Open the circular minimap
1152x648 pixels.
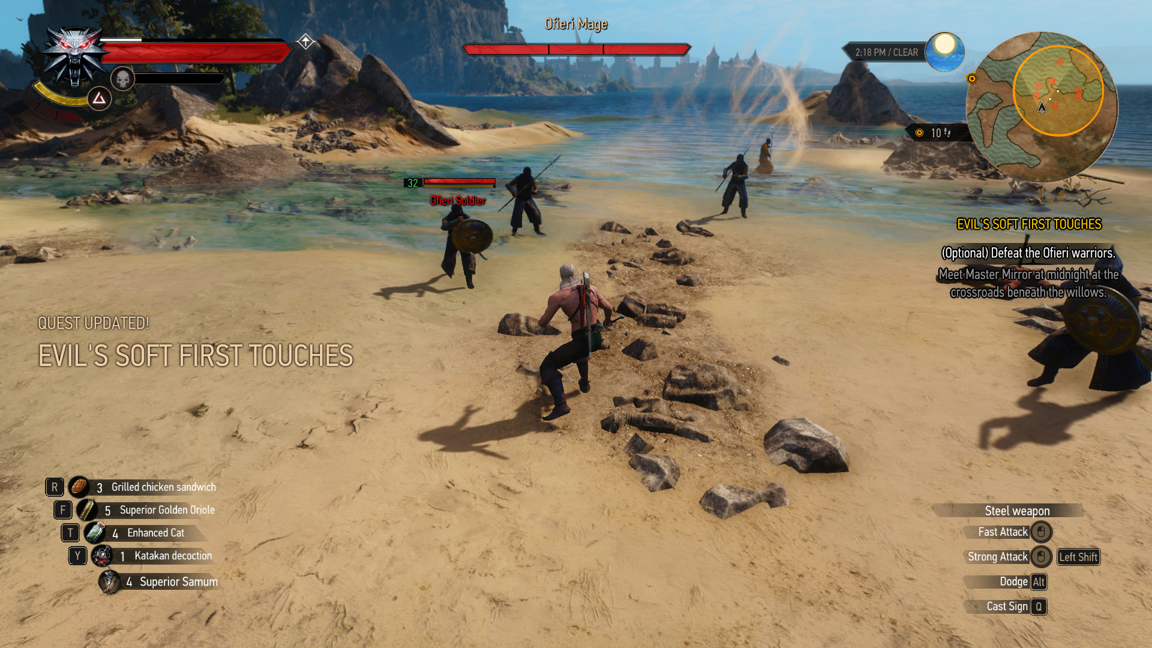pos(1041,106)
